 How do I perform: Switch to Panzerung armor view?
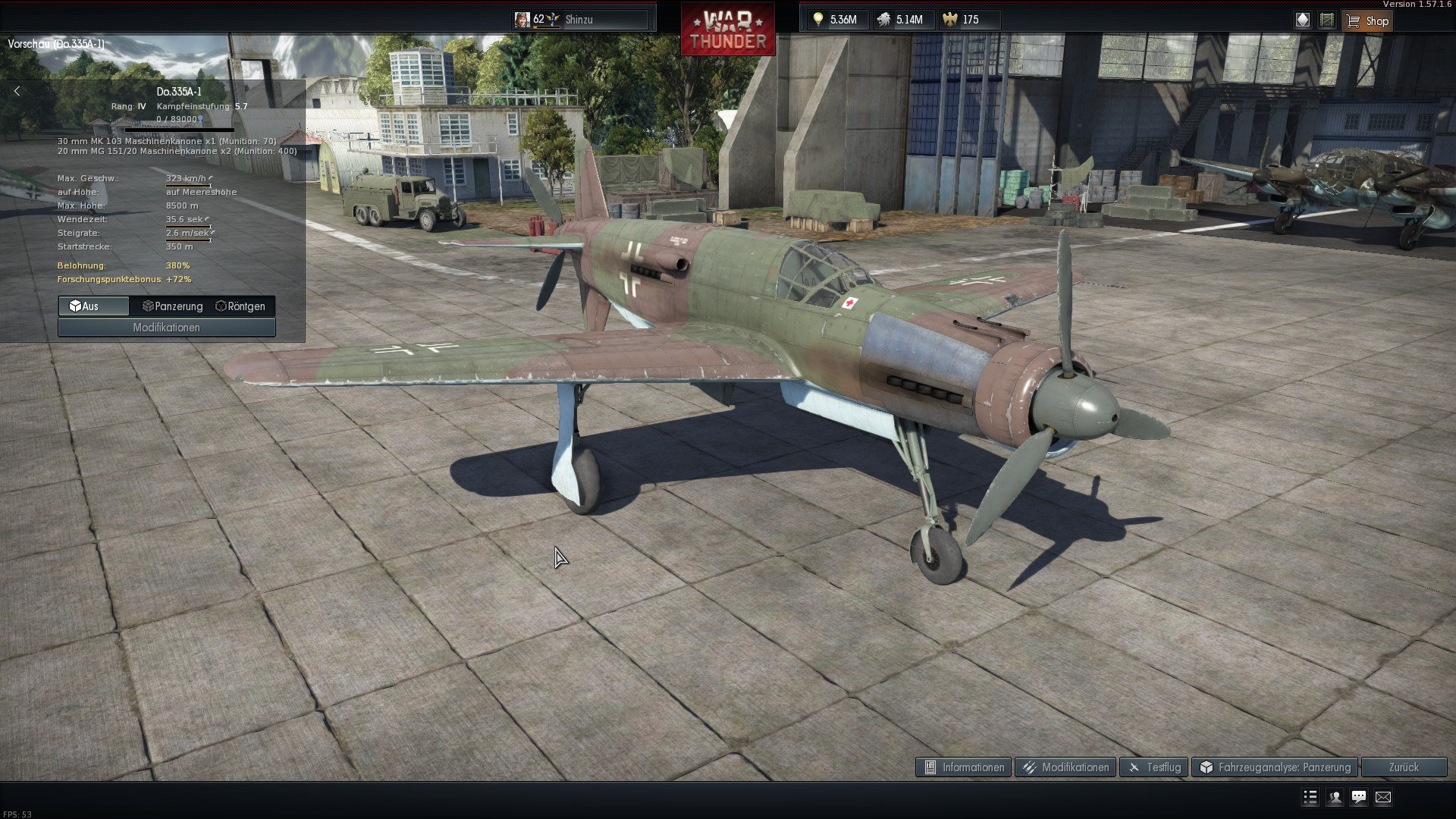[x=173, y=306]
